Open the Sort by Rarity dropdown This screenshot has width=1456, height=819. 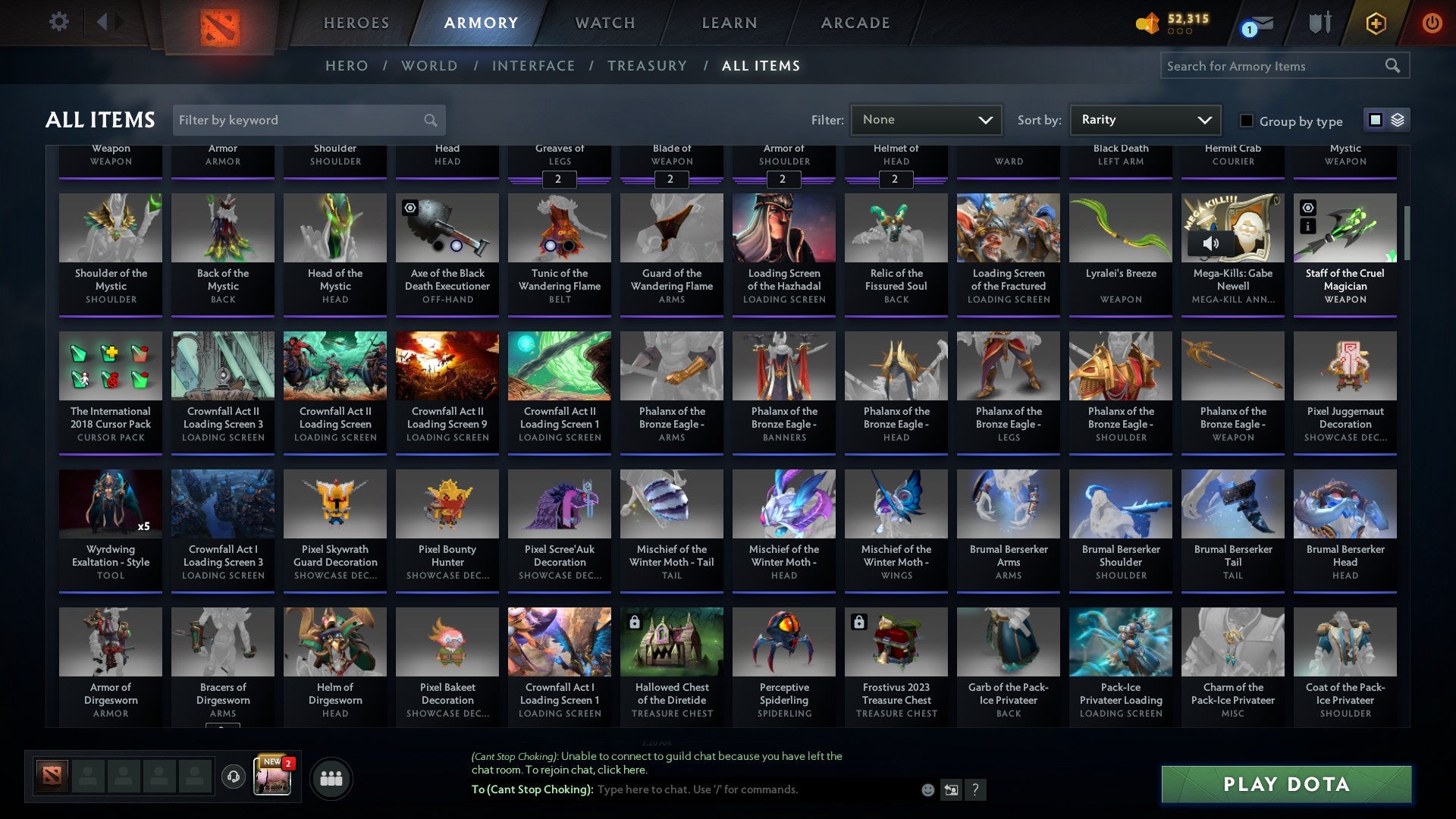tap(1142, 120)
